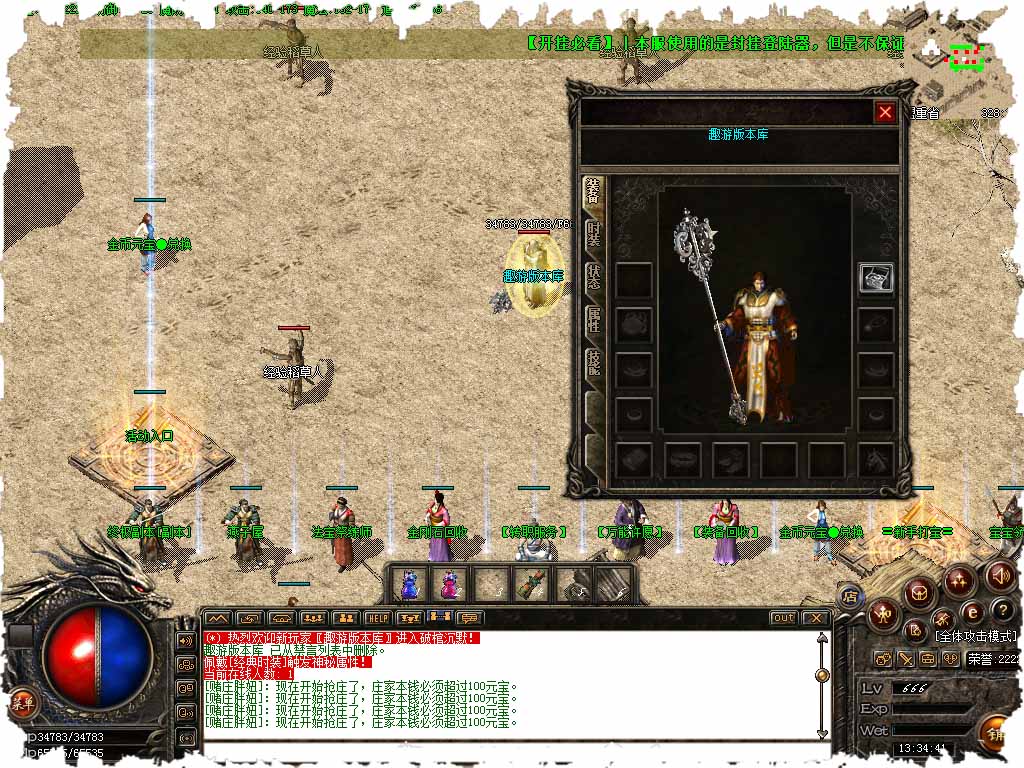Use the first blue potion hotbar slot

409,583
